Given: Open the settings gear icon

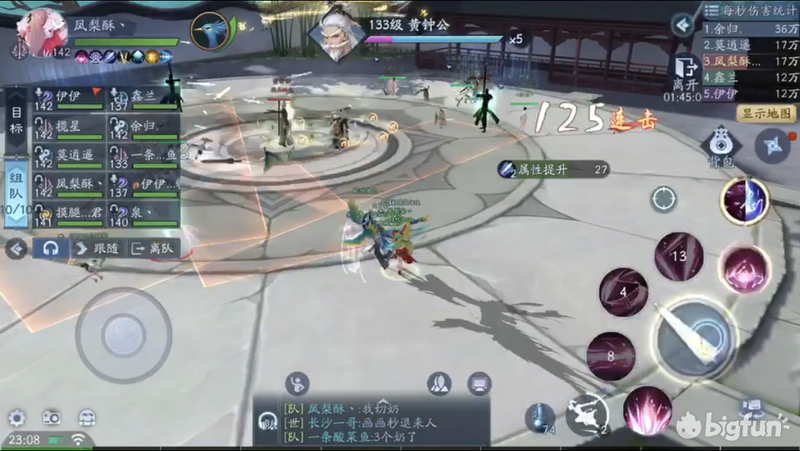Looking at the screenshot, I should pos(16,418).
